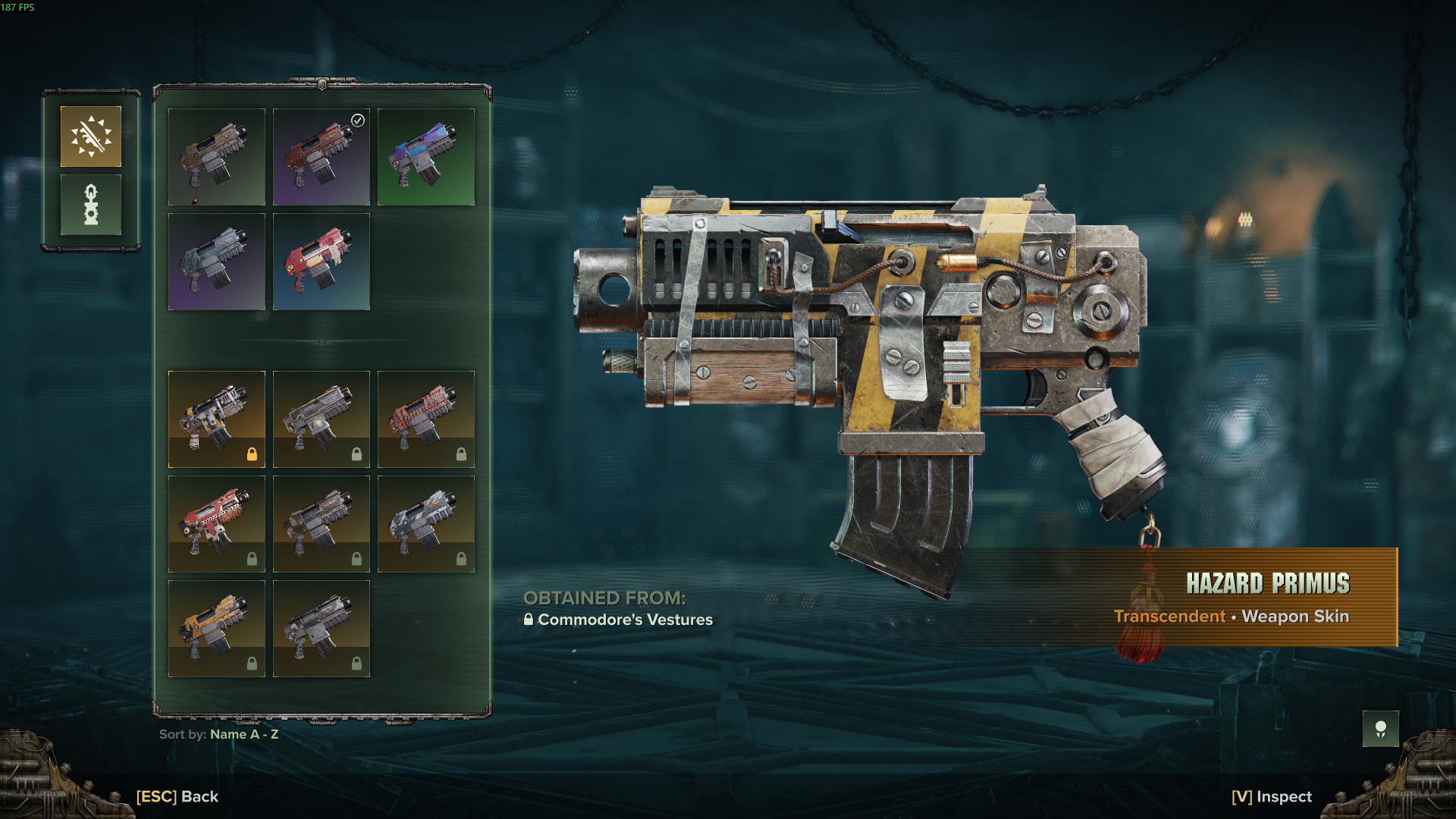
Task: Choose the bright red bolter skin
Action: [322, 262]
